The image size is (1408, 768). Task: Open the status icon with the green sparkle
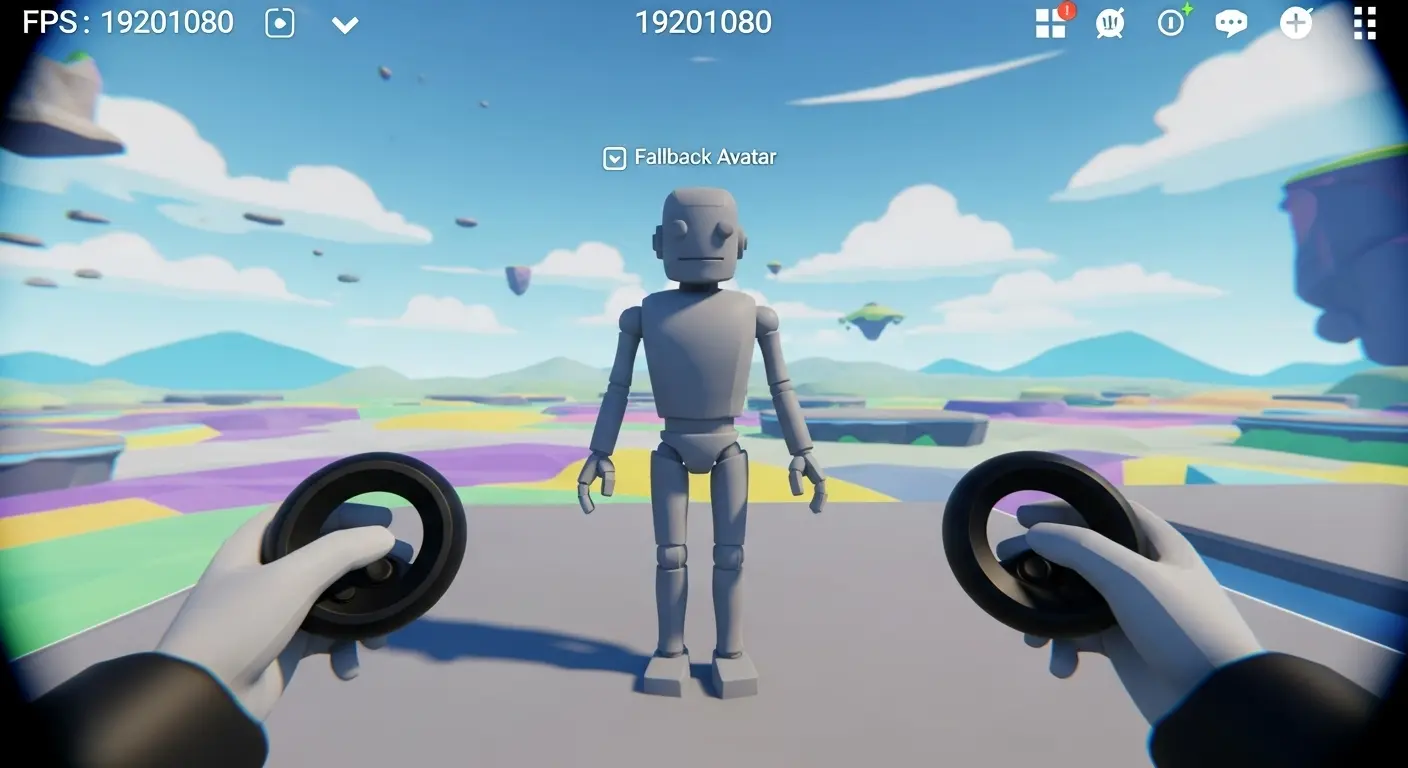(x=1170, y=23)
